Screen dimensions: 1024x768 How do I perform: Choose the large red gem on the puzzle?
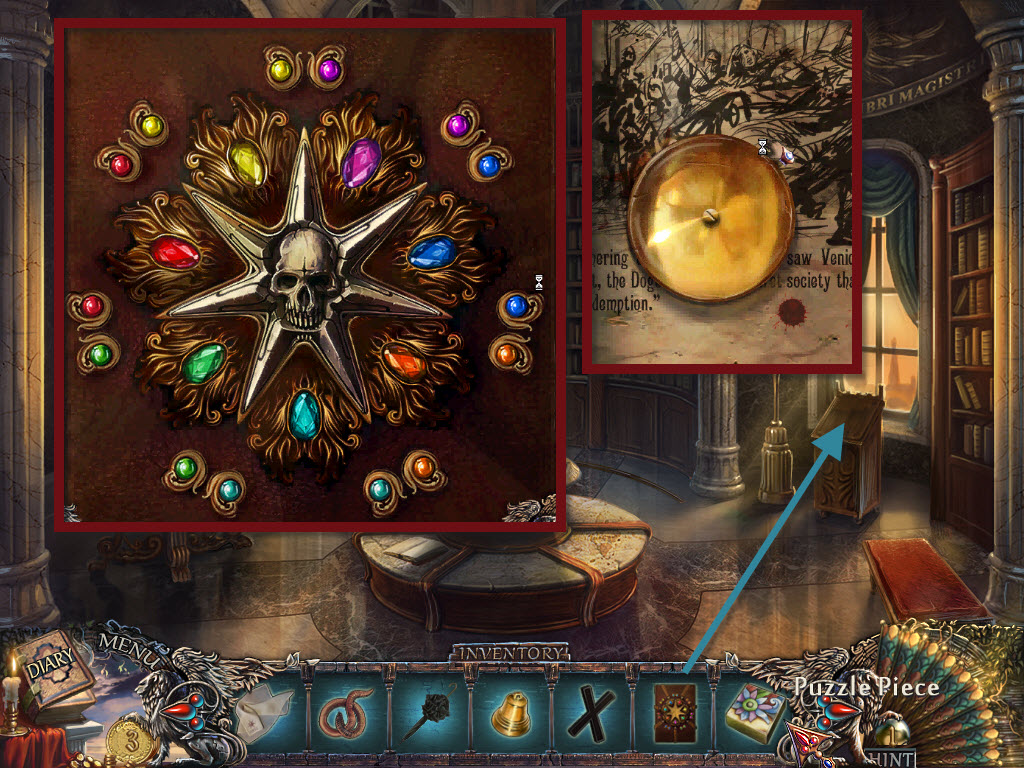(x=177, y=250)
